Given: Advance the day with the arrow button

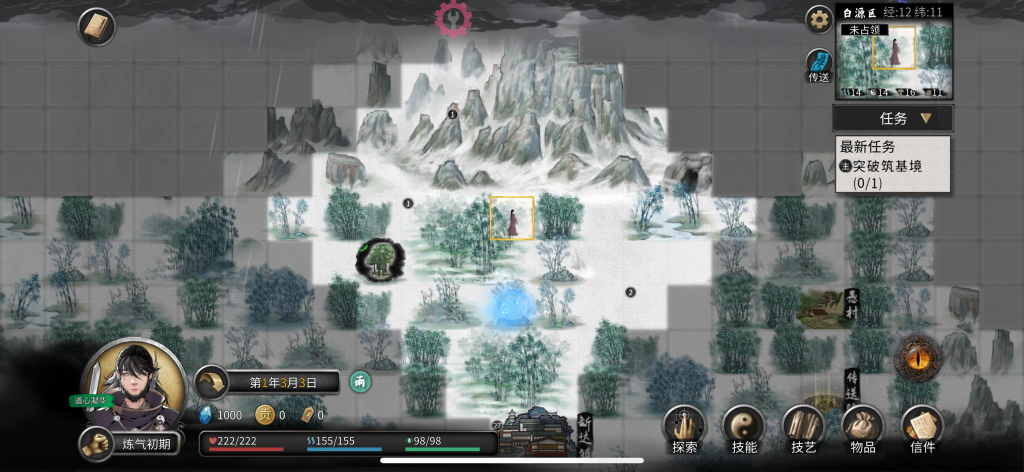Looking at the screenshot, I should click(212, 382).
